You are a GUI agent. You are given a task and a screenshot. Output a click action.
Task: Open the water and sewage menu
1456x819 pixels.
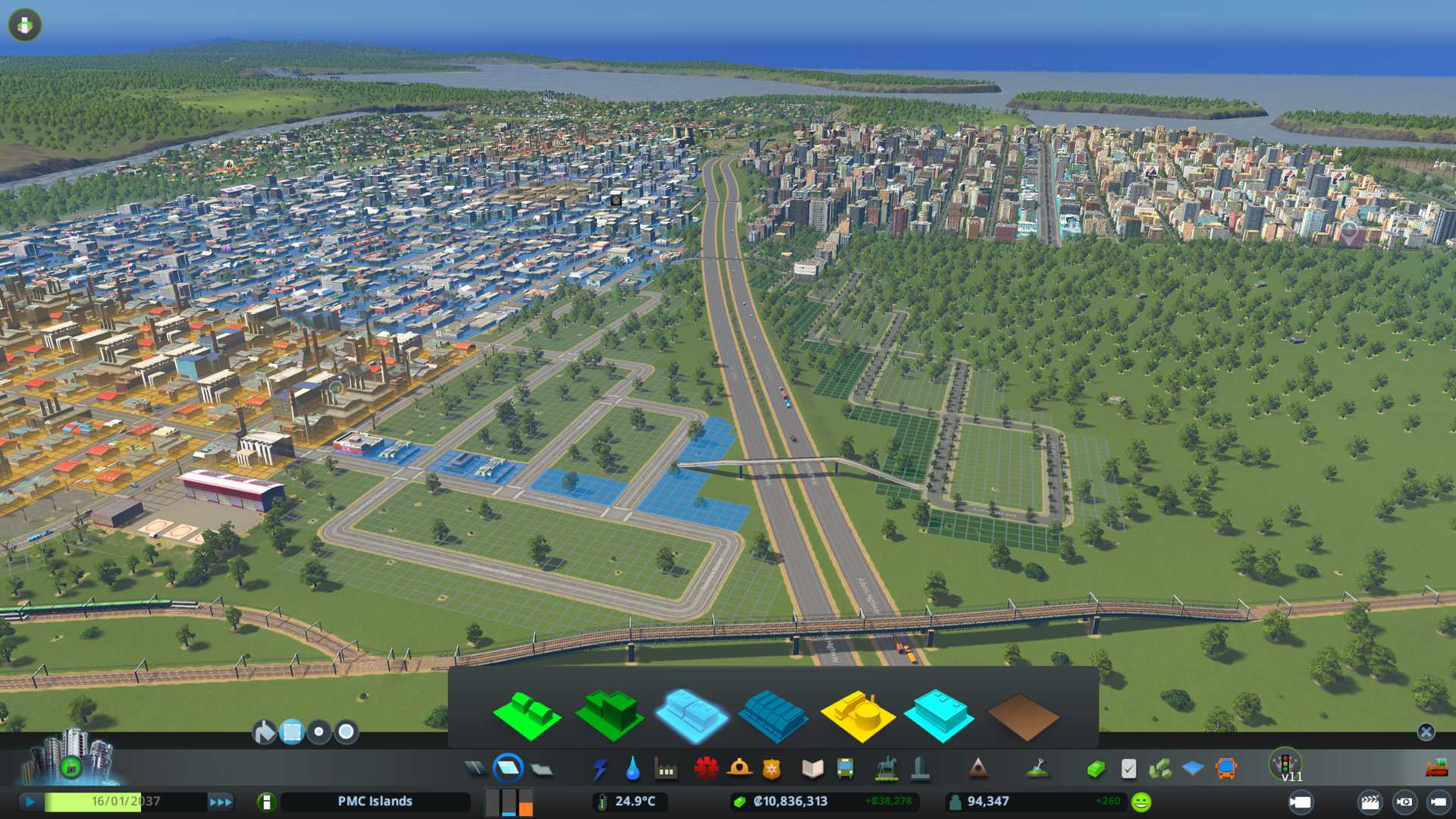632,769
